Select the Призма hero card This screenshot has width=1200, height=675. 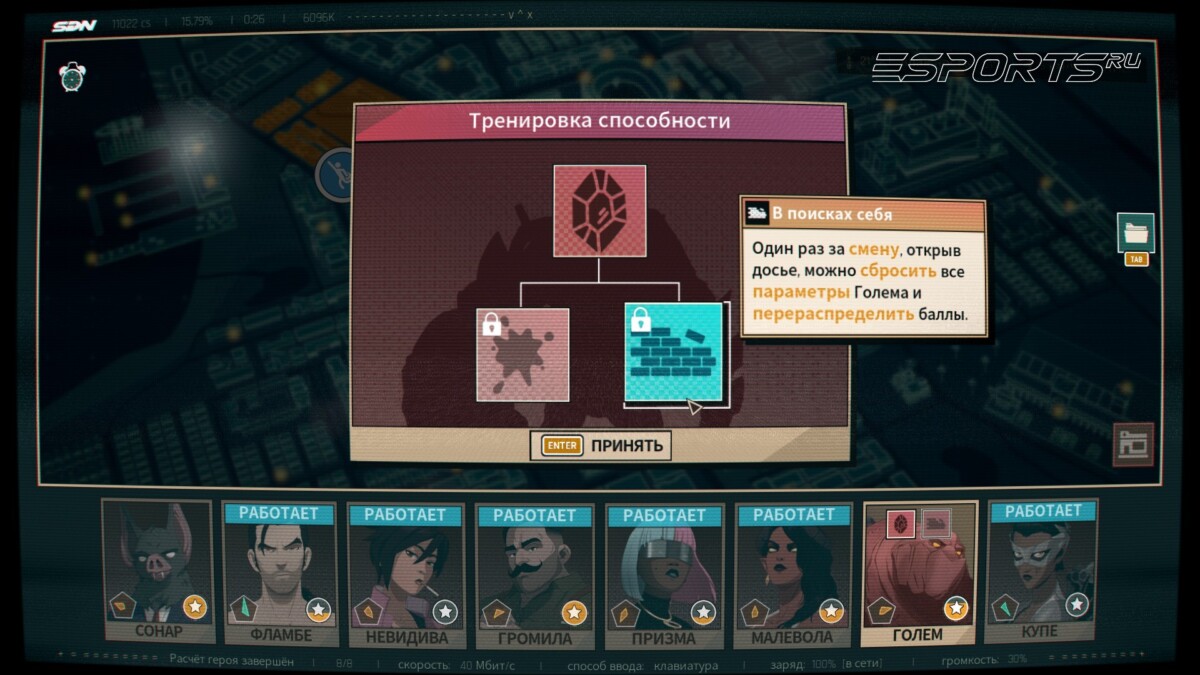(x=663, y=575)
